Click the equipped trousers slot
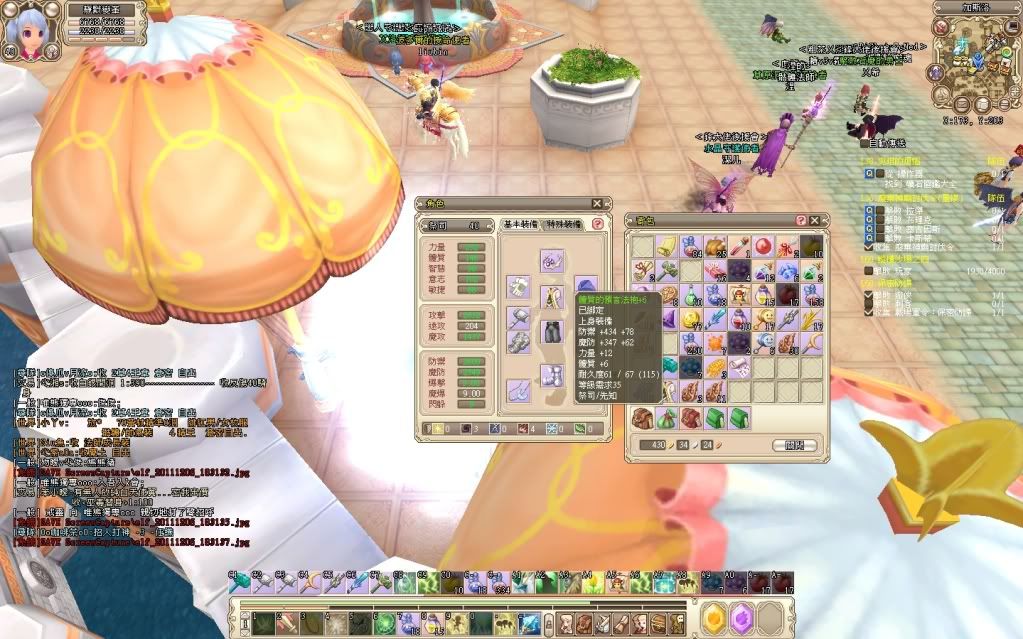Image resolution: width=1023 pixels, height=639 pixels. click(x=552, y=330)
